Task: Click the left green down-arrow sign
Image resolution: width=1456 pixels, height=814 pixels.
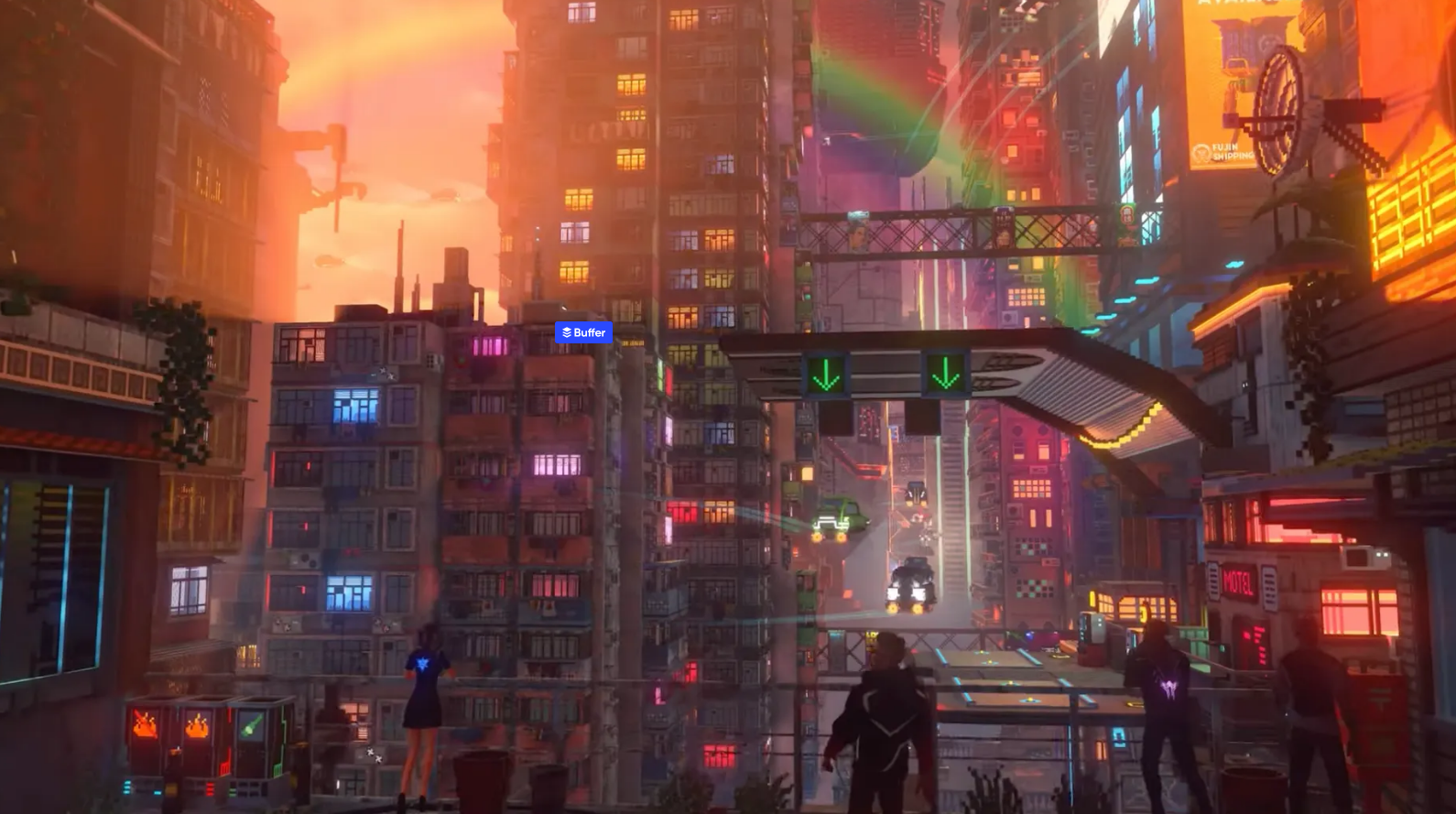Action: pyautogui.click(x=827, y=374)
